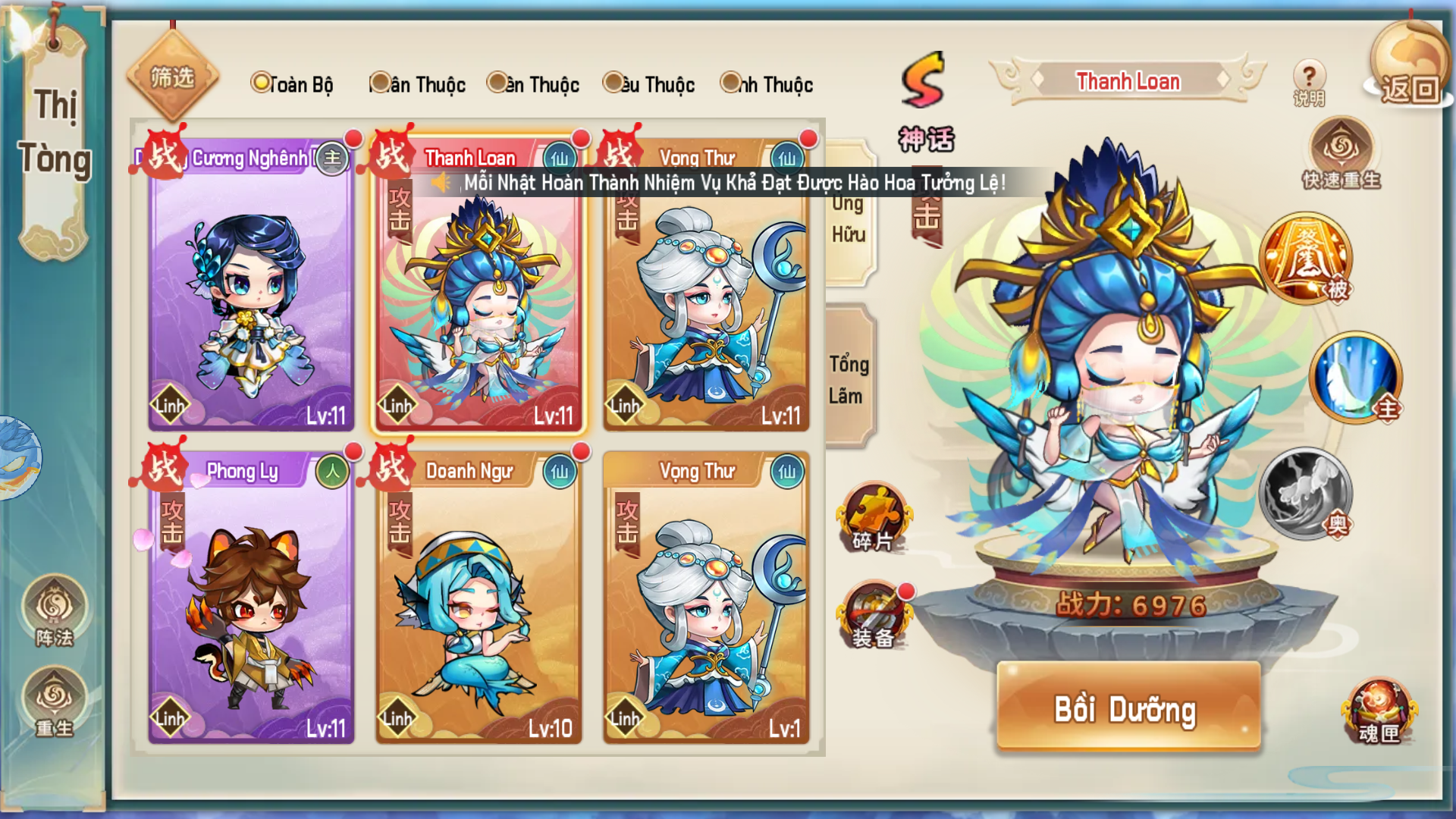Open the 说明 help question mark

coord(1308,82)
